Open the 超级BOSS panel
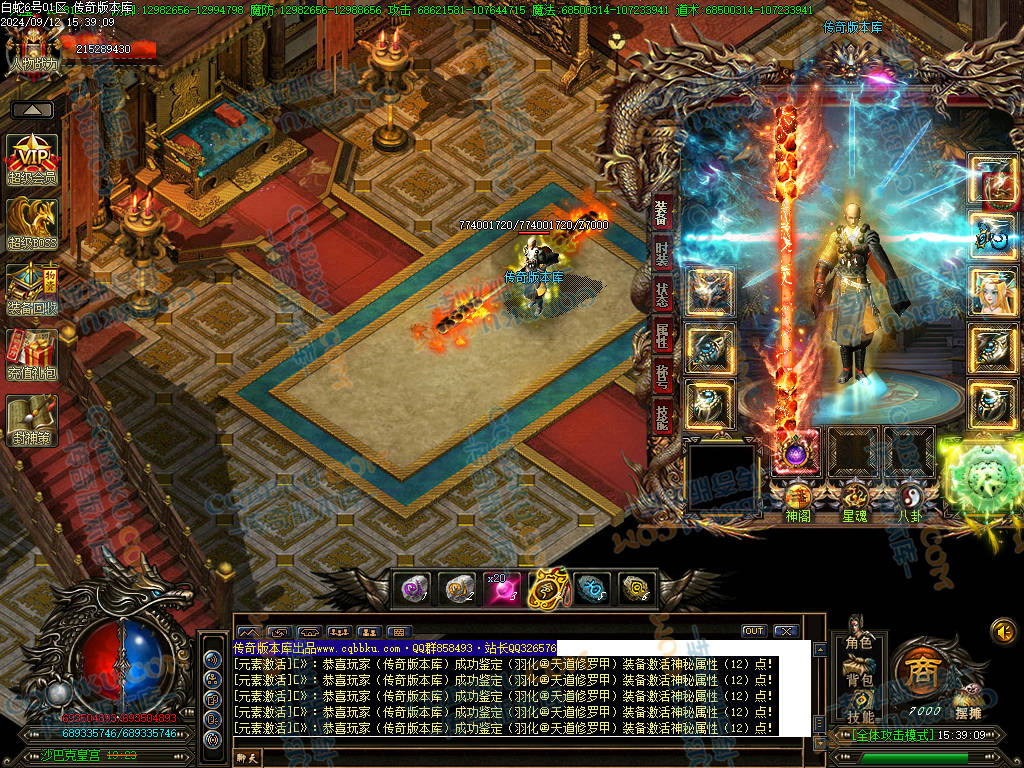The width and height of the screenshot is (1024, 768). click(32, 223)
